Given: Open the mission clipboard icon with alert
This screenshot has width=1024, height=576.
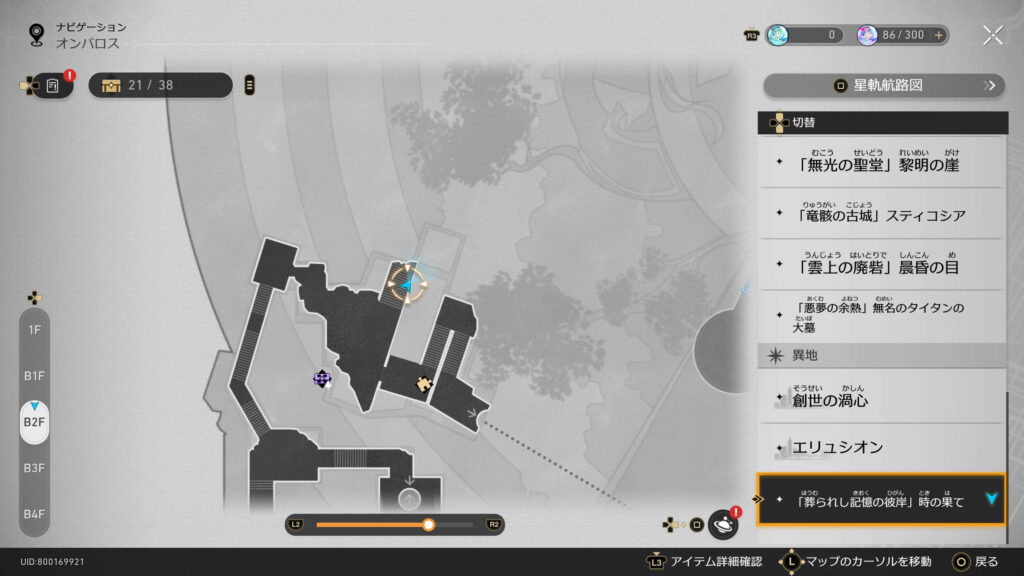Looking at the screenshot, I should (53, 86).
